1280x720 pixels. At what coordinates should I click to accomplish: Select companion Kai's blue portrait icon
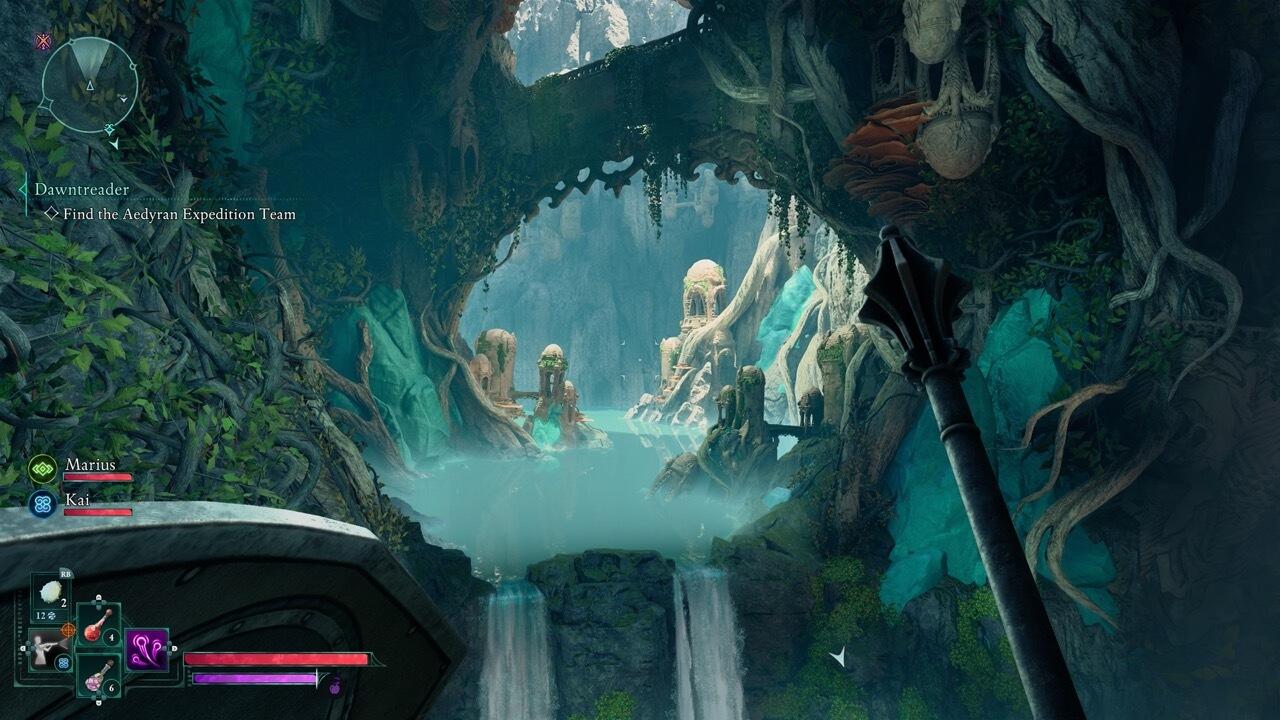pos(43,503)
